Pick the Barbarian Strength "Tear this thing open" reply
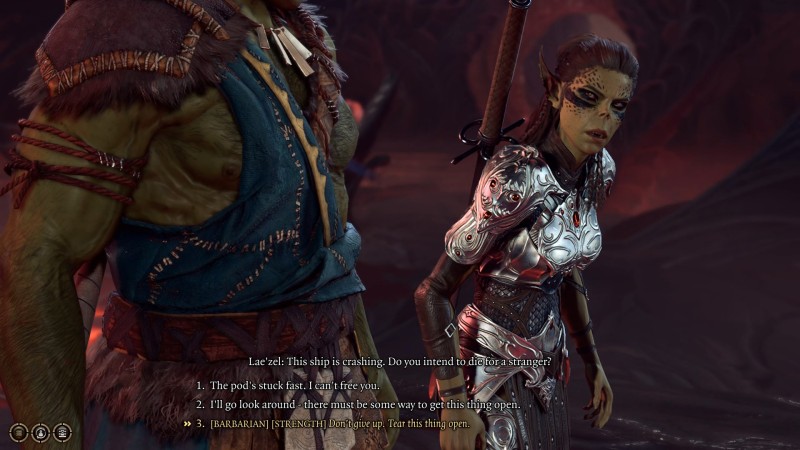800x450 pixels. (x=340, y=423)
